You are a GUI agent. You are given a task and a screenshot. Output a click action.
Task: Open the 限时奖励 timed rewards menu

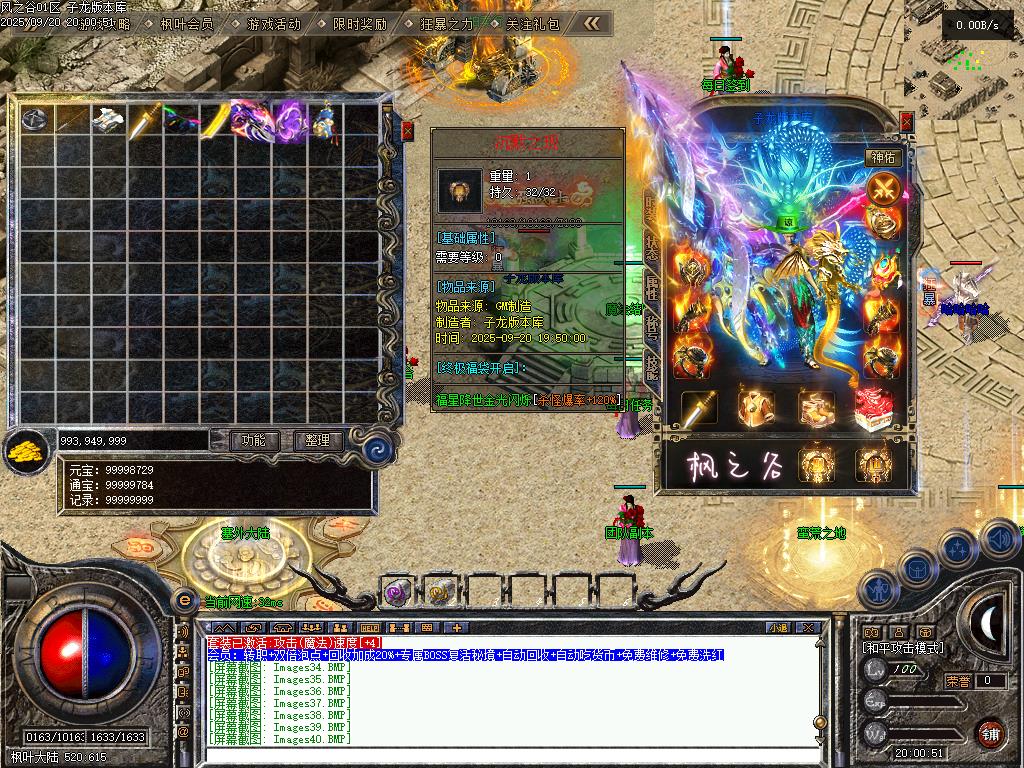[x=359, y=23]
